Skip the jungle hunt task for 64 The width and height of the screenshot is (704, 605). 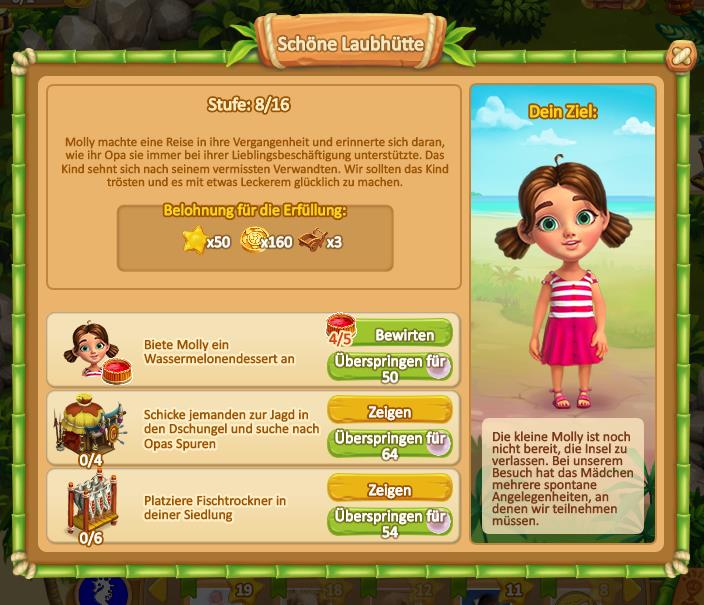(389, 445)
